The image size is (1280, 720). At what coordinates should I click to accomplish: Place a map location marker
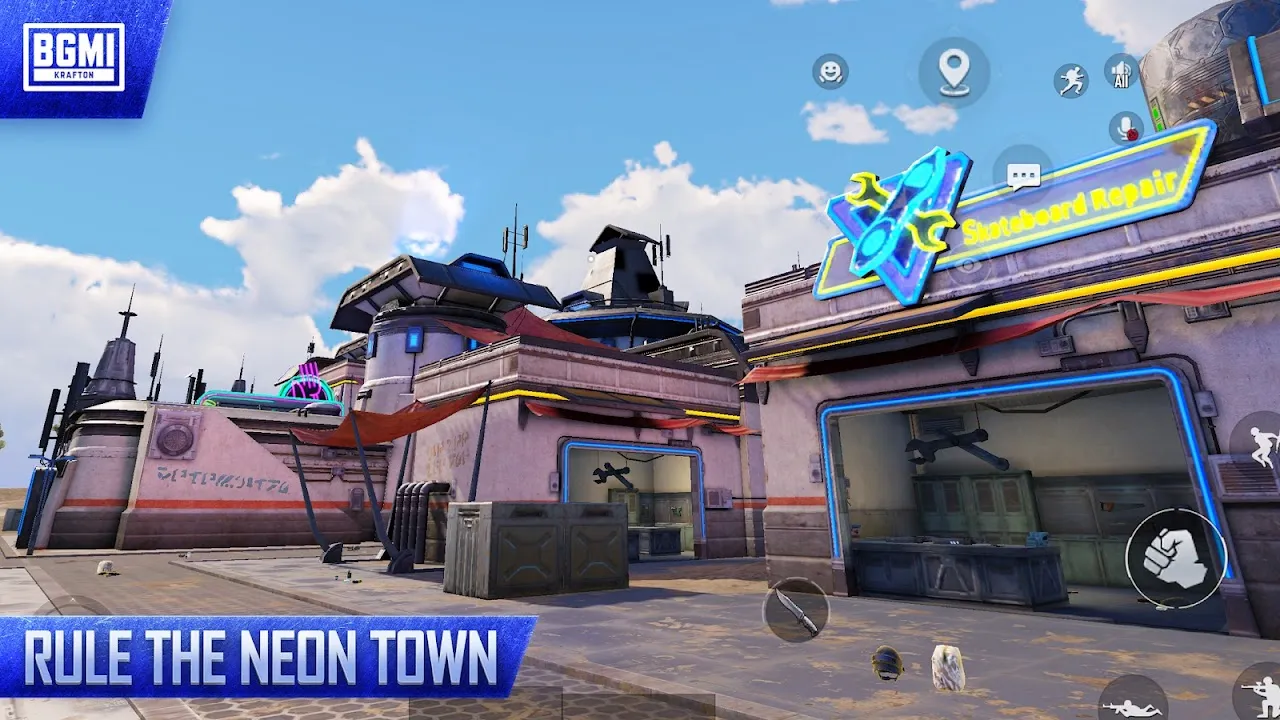click(954, 72)
